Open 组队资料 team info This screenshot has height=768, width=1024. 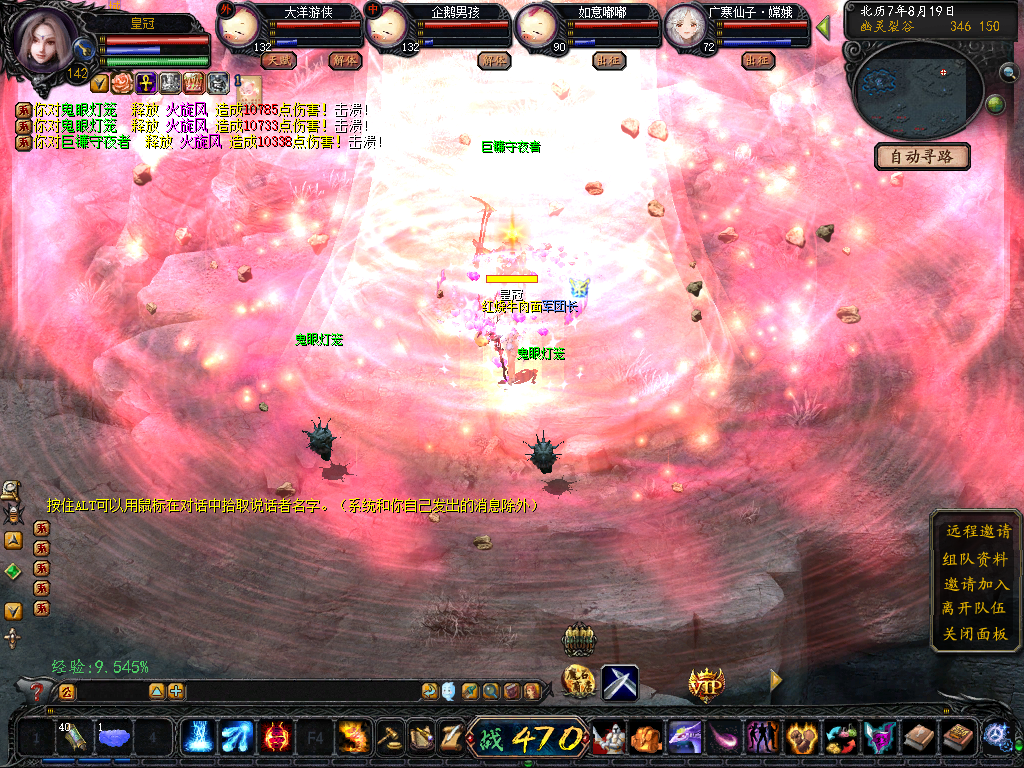point(977,558)
